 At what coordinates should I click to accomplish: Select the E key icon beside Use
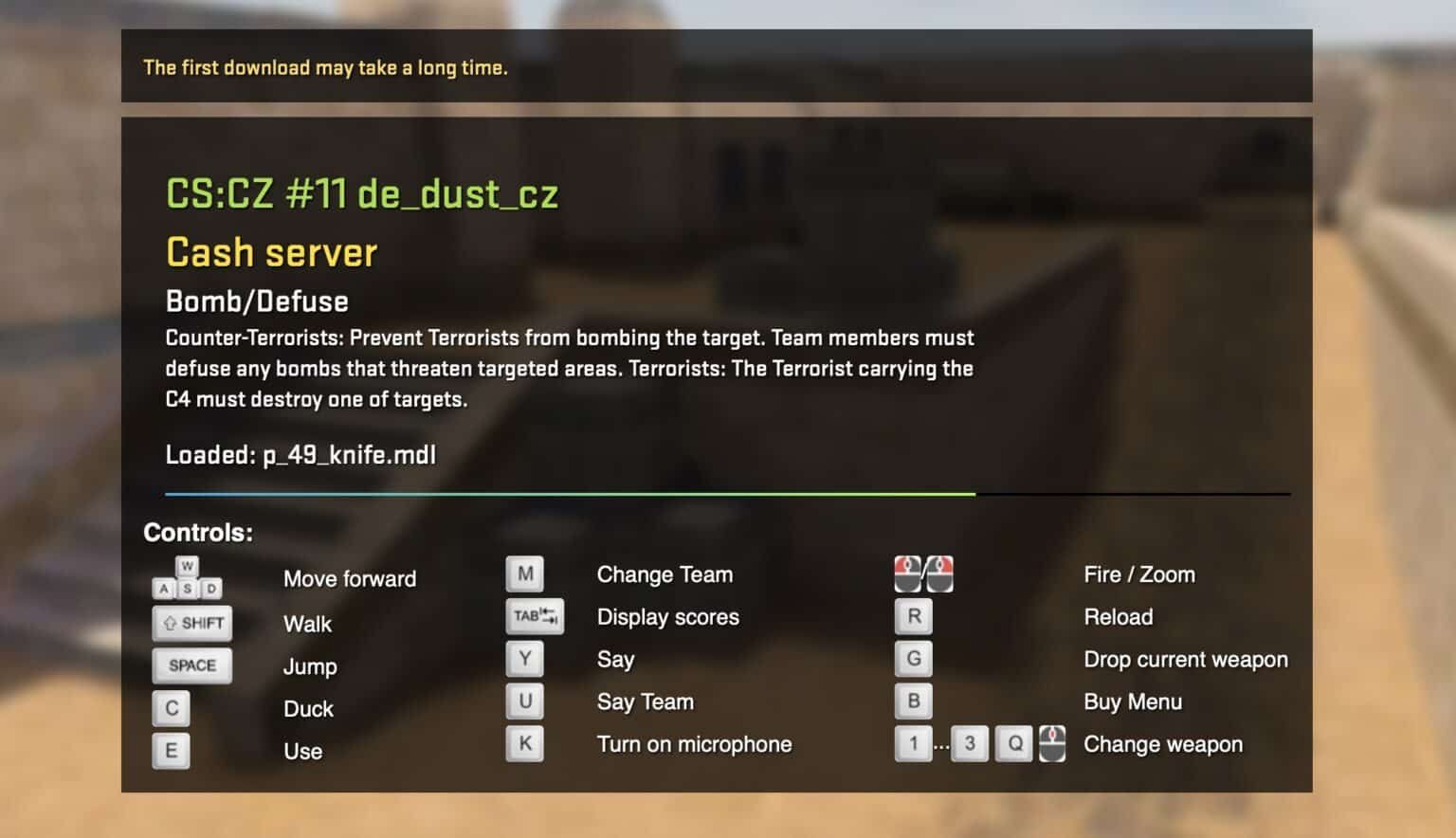(x=172, y=750)
